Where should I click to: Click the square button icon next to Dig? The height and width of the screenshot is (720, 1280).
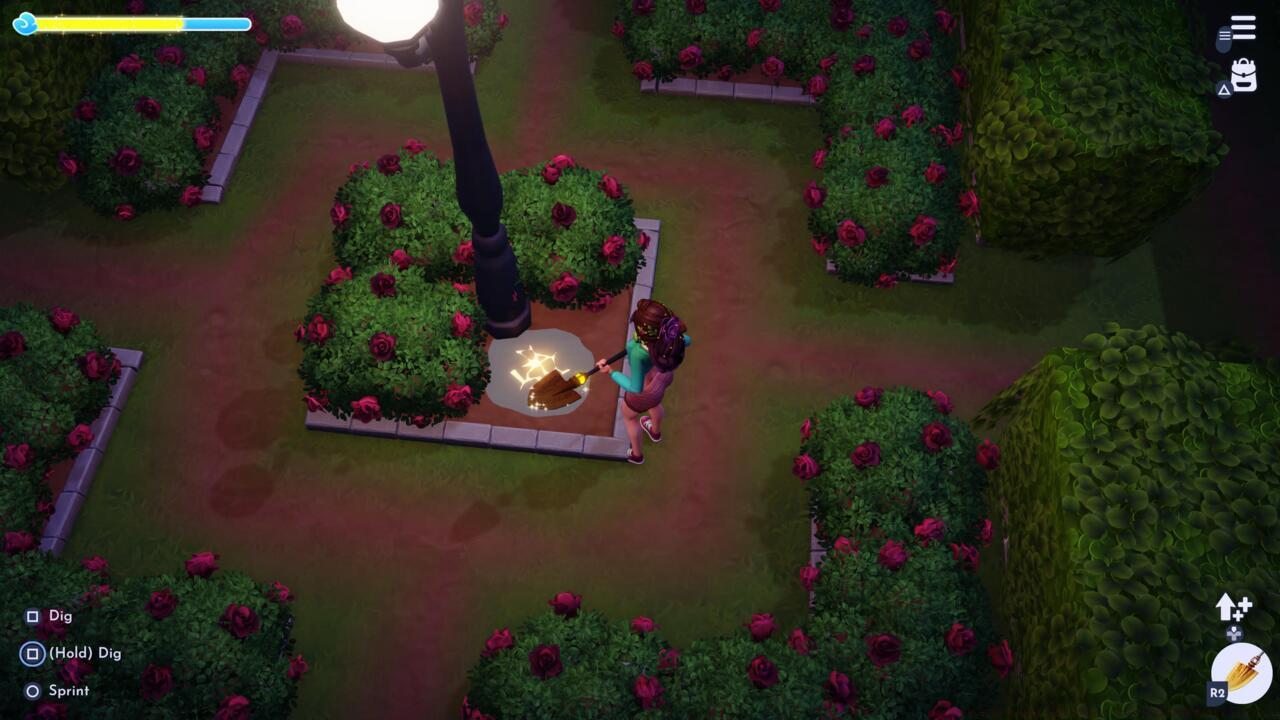(31, 616)
